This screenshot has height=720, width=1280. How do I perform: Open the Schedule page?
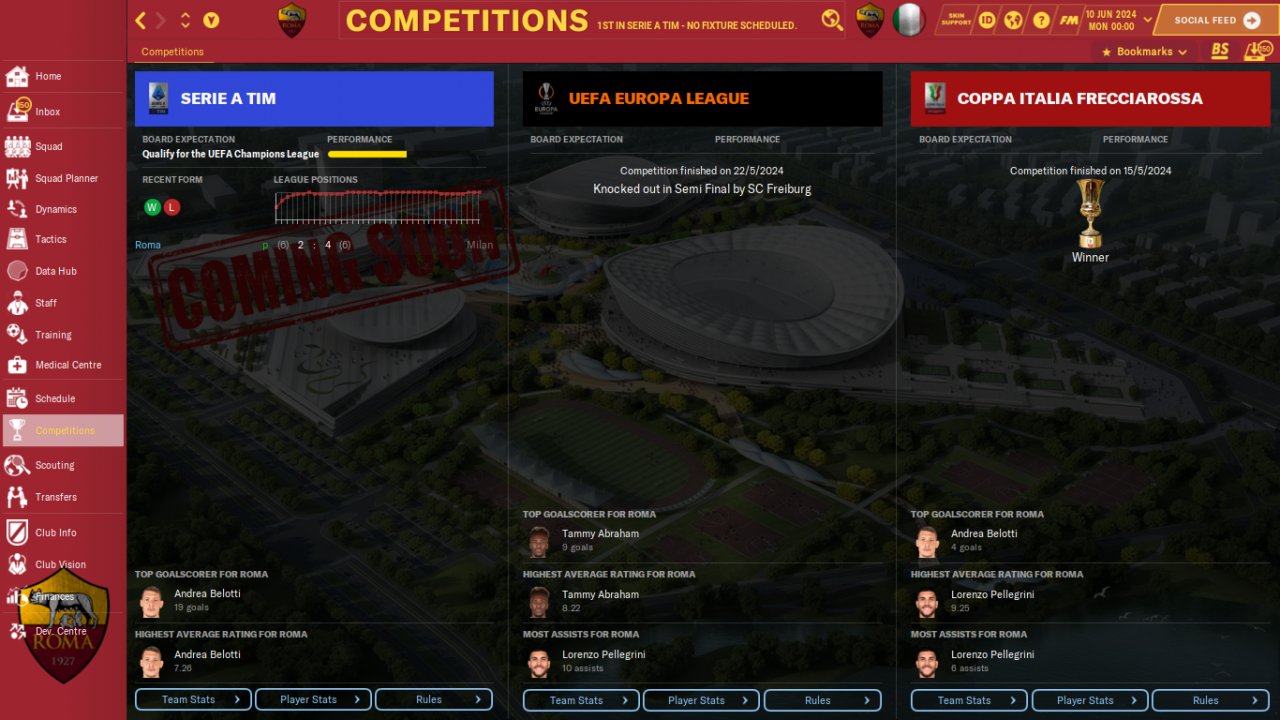[54, 398]
